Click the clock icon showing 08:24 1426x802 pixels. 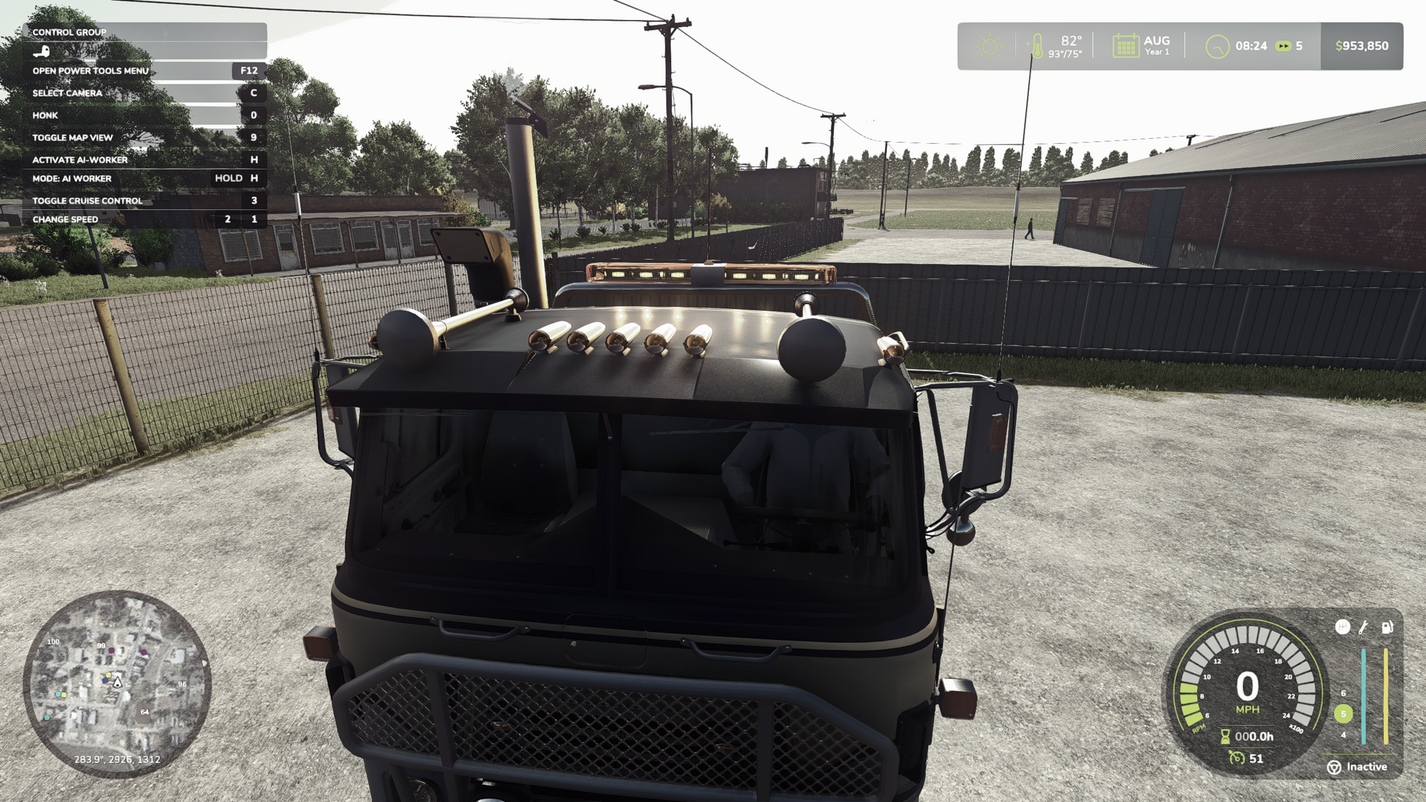pyautogui.click(x=1216, y=45)
